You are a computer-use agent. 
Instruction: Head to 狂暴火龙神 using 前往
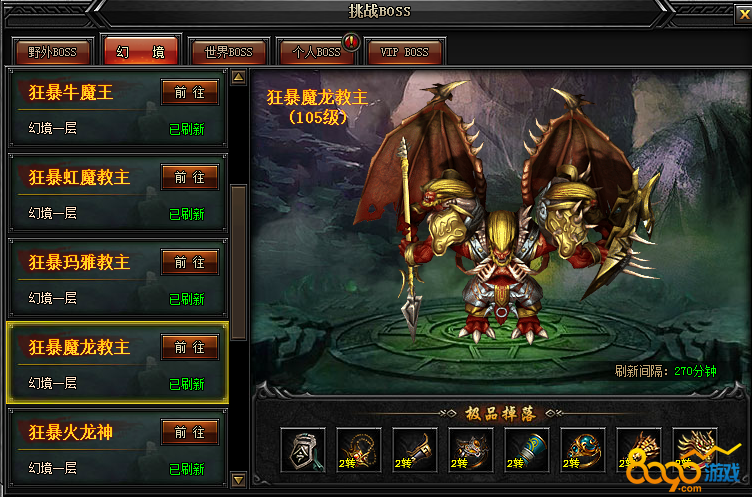[x=189, y=432]
